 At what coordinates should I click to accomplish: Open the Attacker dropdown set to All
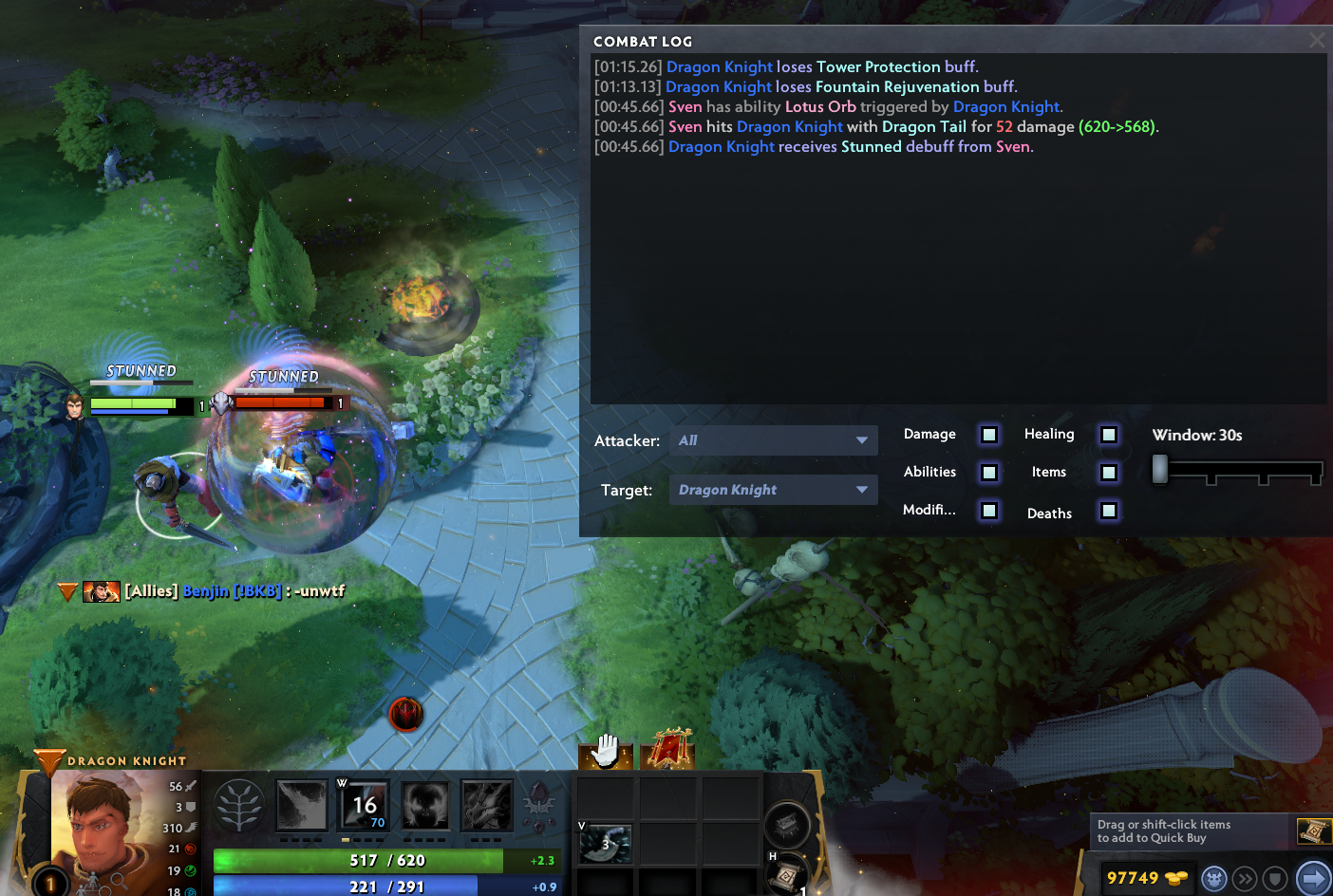tap(773, 440)
